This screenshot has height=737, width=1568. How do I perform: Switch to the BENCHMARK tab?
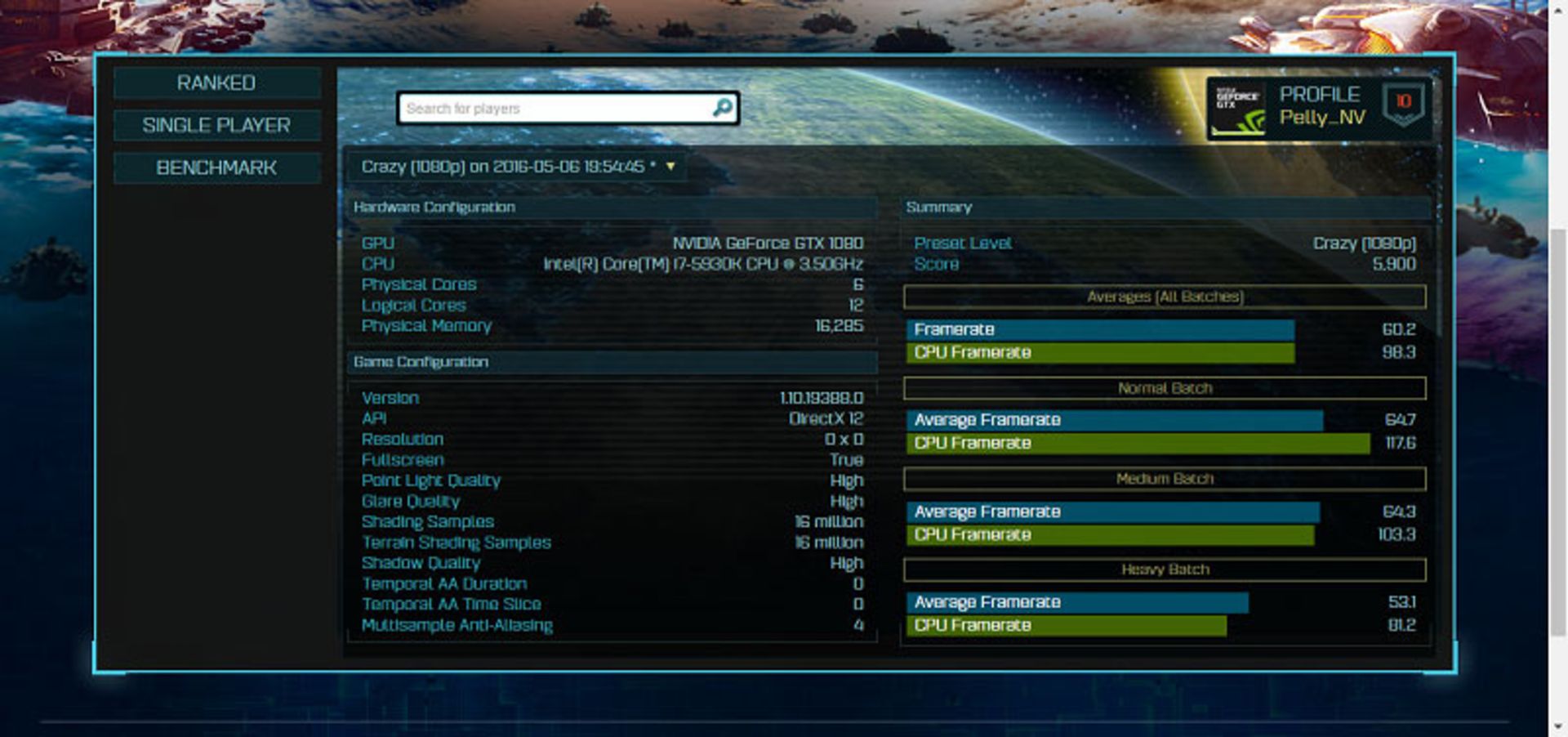point(216,167)
